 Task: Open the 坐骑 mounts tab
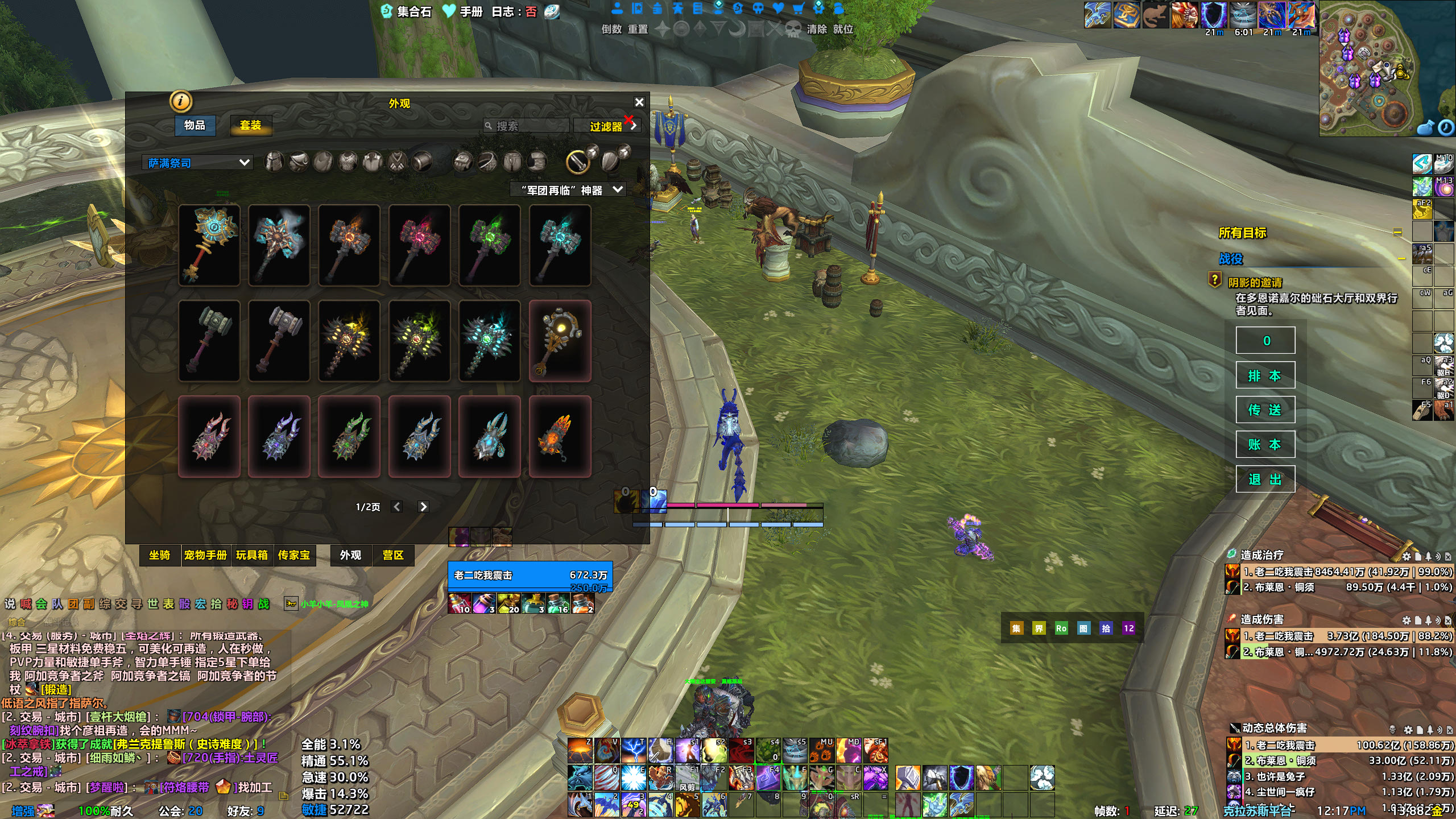[159, 555]
